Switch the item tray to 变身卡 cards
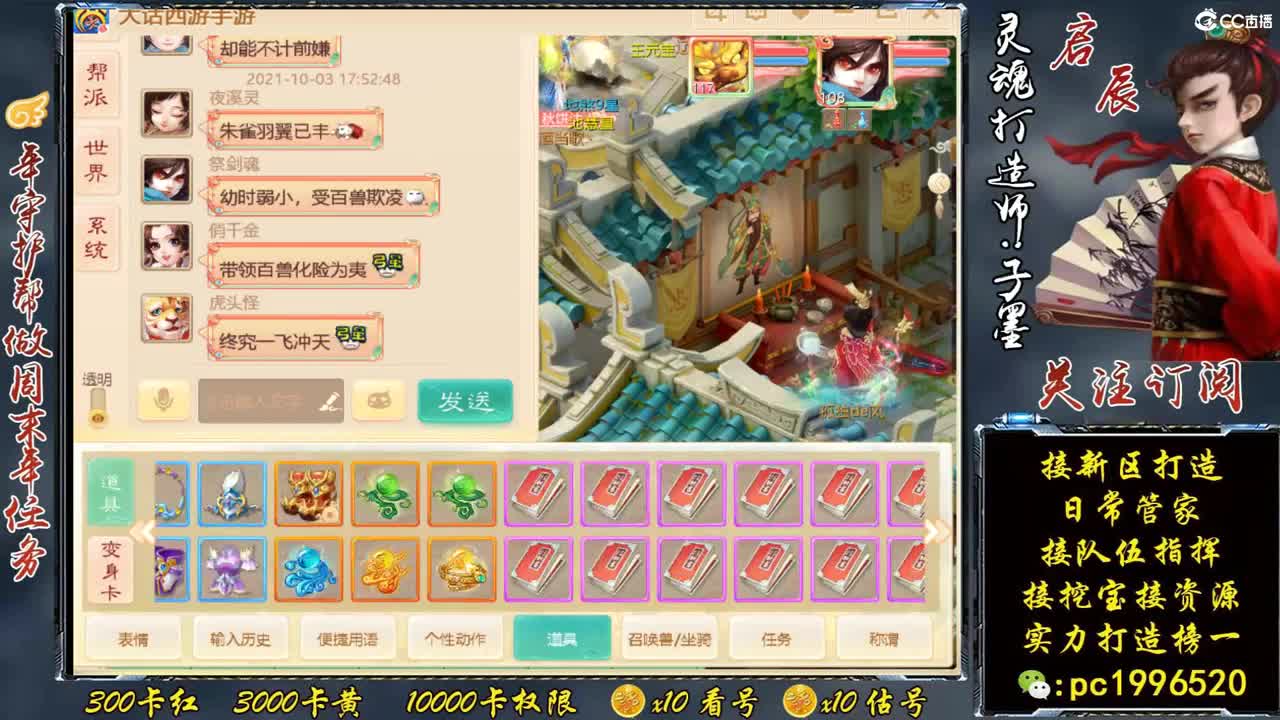The image size is (1280, 720). click(112, 570)
